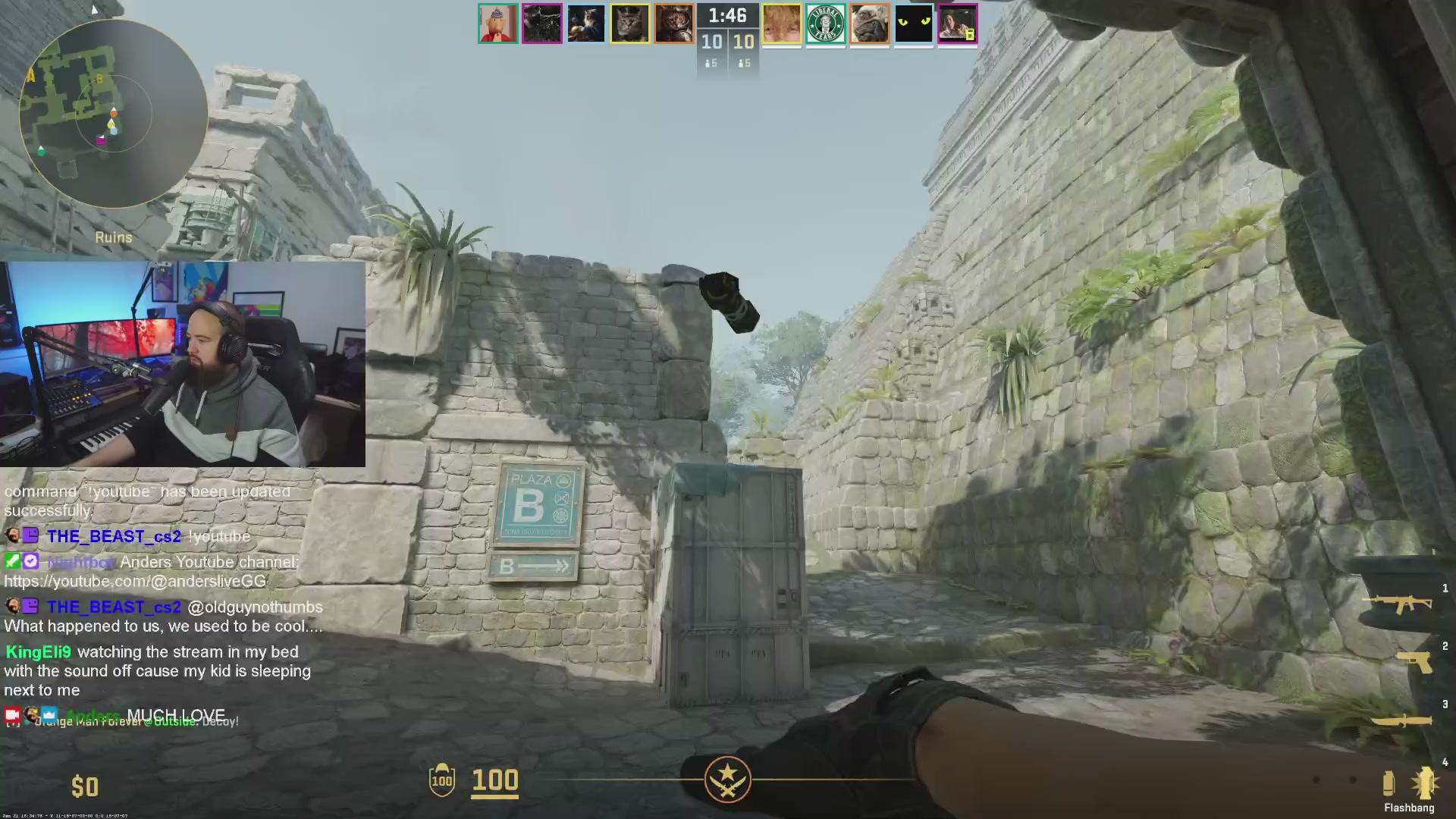Image resolution: width=1456 pixels, height=819 pixels.
Task: Click the black cat eyes avatar on the scoreboard
Action: [914, 24]
